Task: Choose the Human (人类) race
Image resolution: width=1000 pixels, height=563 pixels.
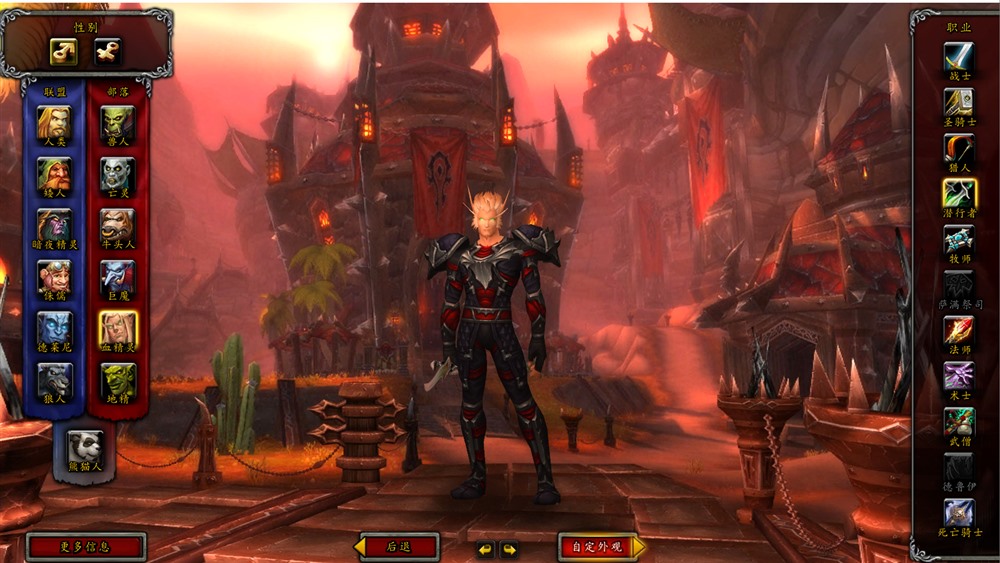Action: point(54,124)
